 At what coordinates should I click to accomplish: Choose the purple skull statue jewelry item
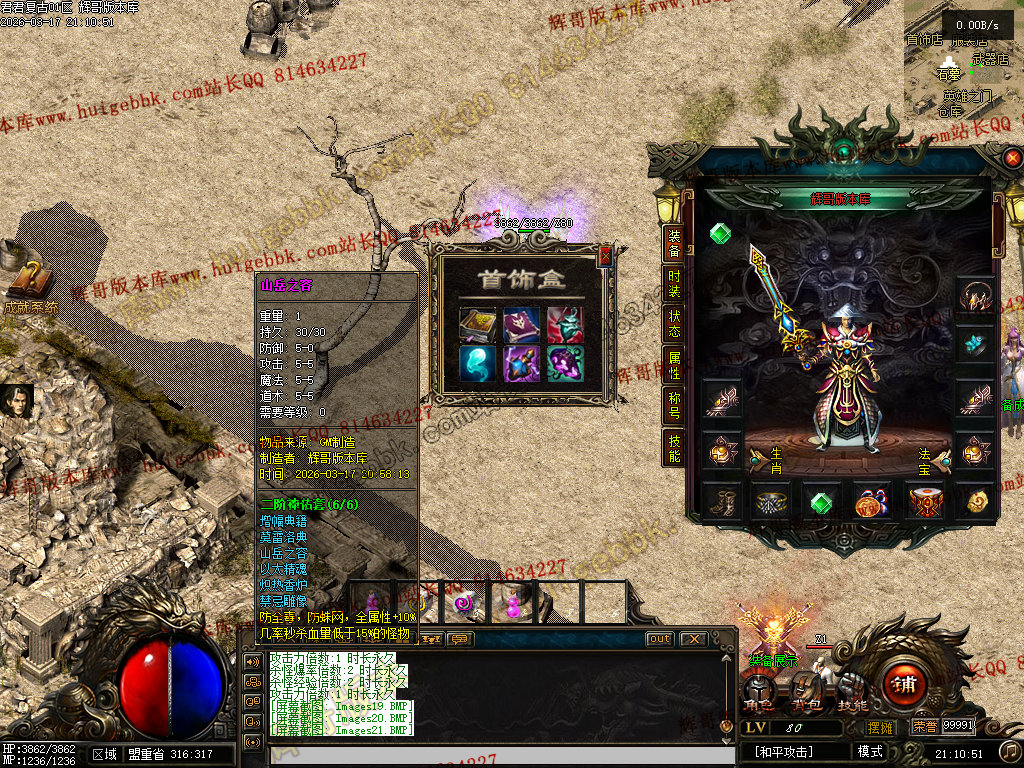pos(565,363)
